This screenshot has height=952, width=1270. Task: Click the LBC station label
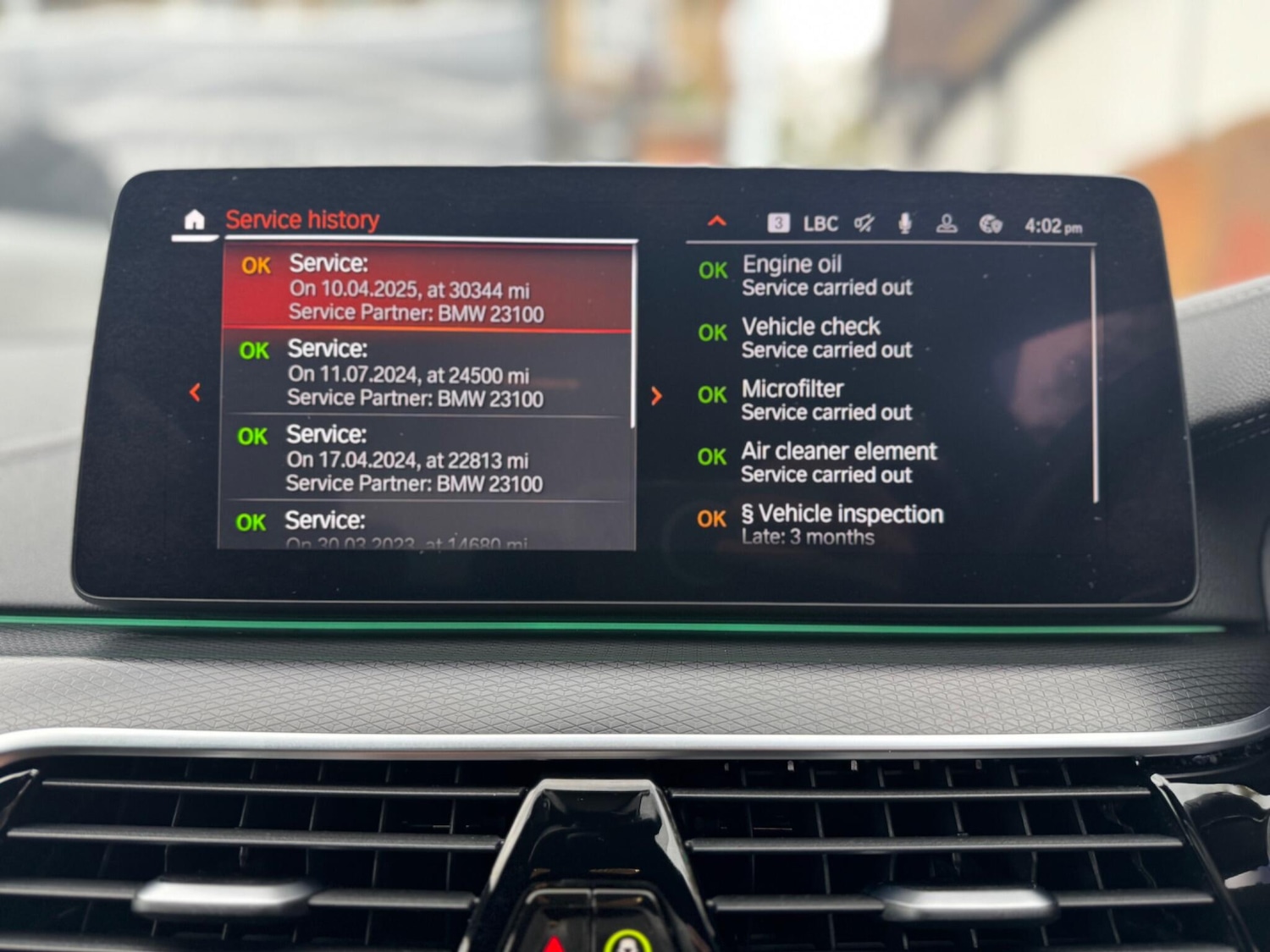821,223
